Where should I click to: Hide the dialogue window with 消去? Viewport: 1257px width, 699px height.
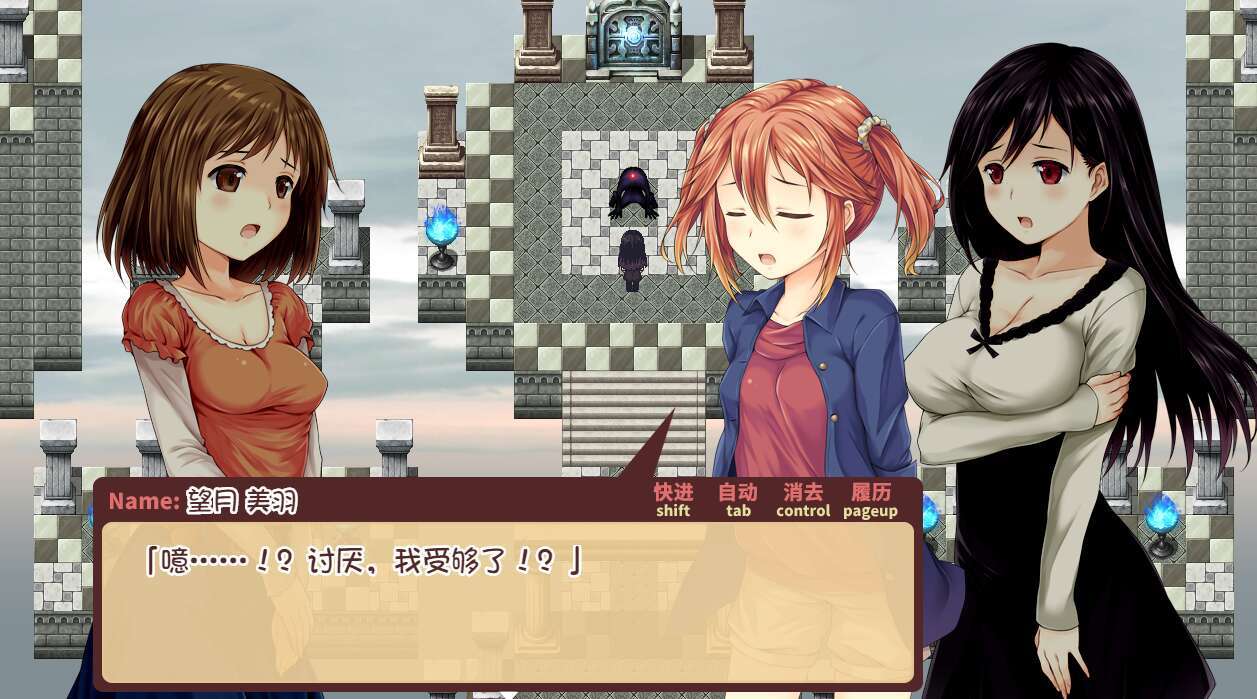[803, 499]
